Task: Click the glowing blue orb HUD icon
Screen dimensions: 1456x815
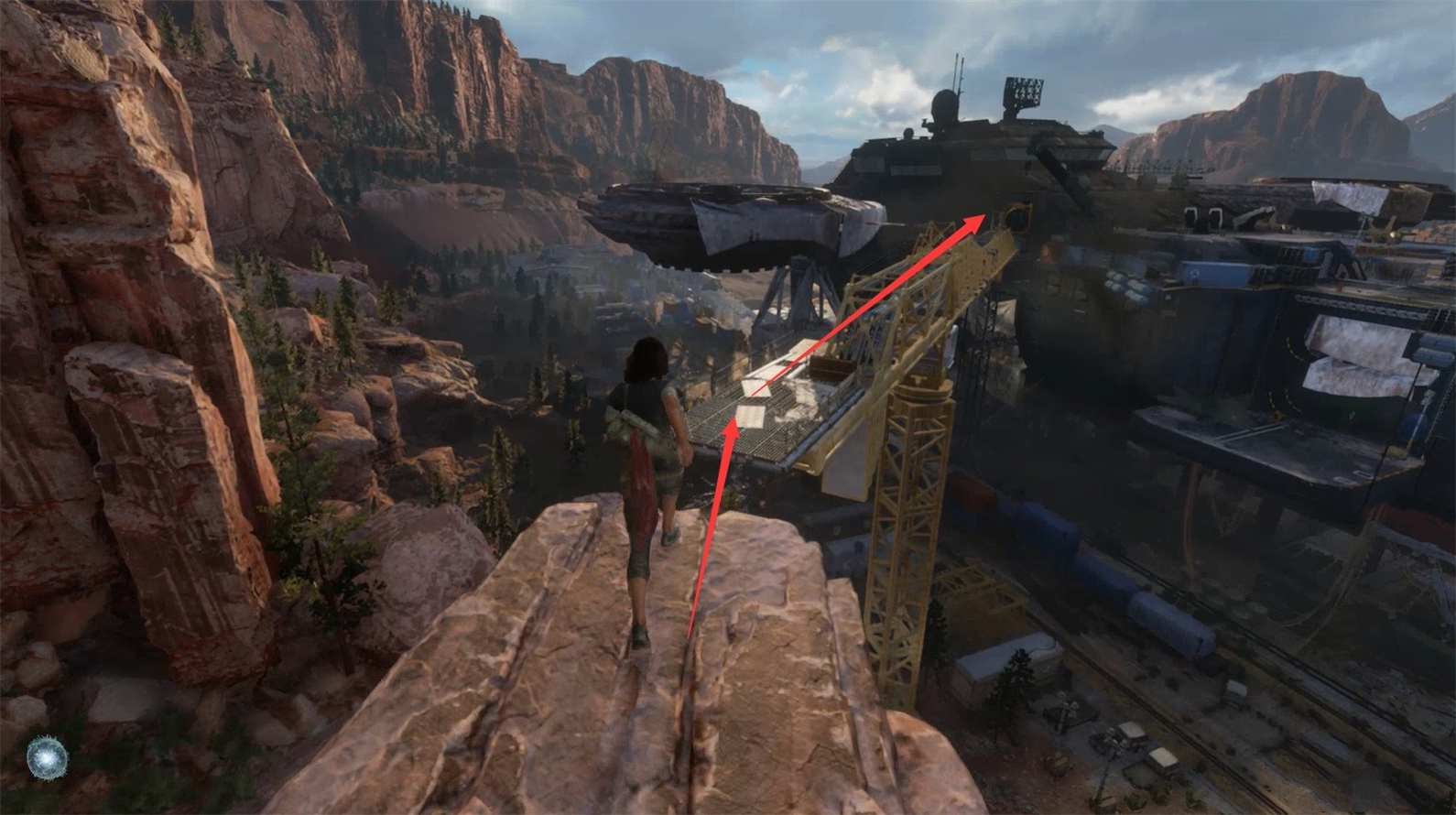Action: click(x=42, y=757)
